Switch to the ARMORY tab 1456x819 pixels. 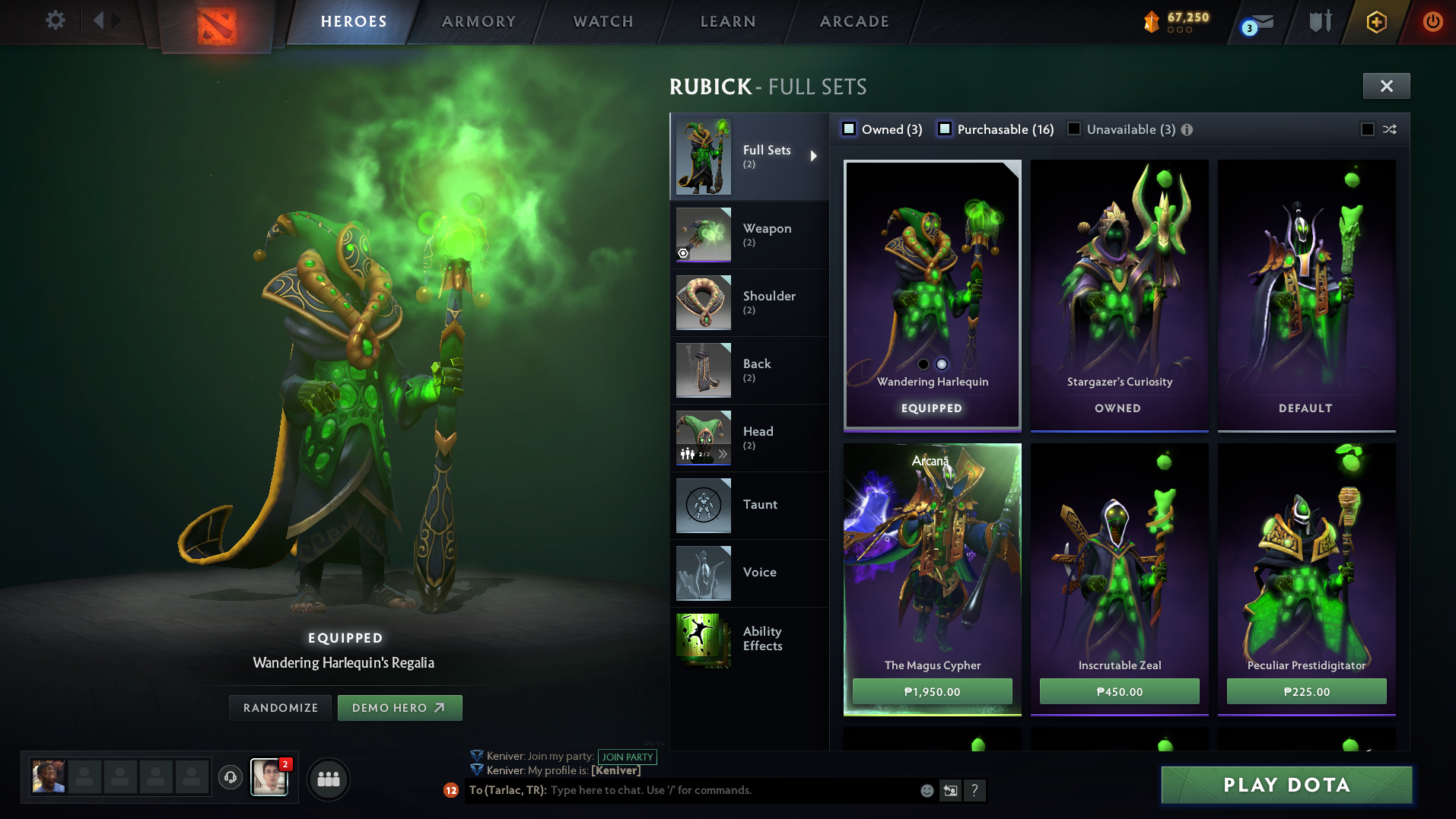coord(476,21)
